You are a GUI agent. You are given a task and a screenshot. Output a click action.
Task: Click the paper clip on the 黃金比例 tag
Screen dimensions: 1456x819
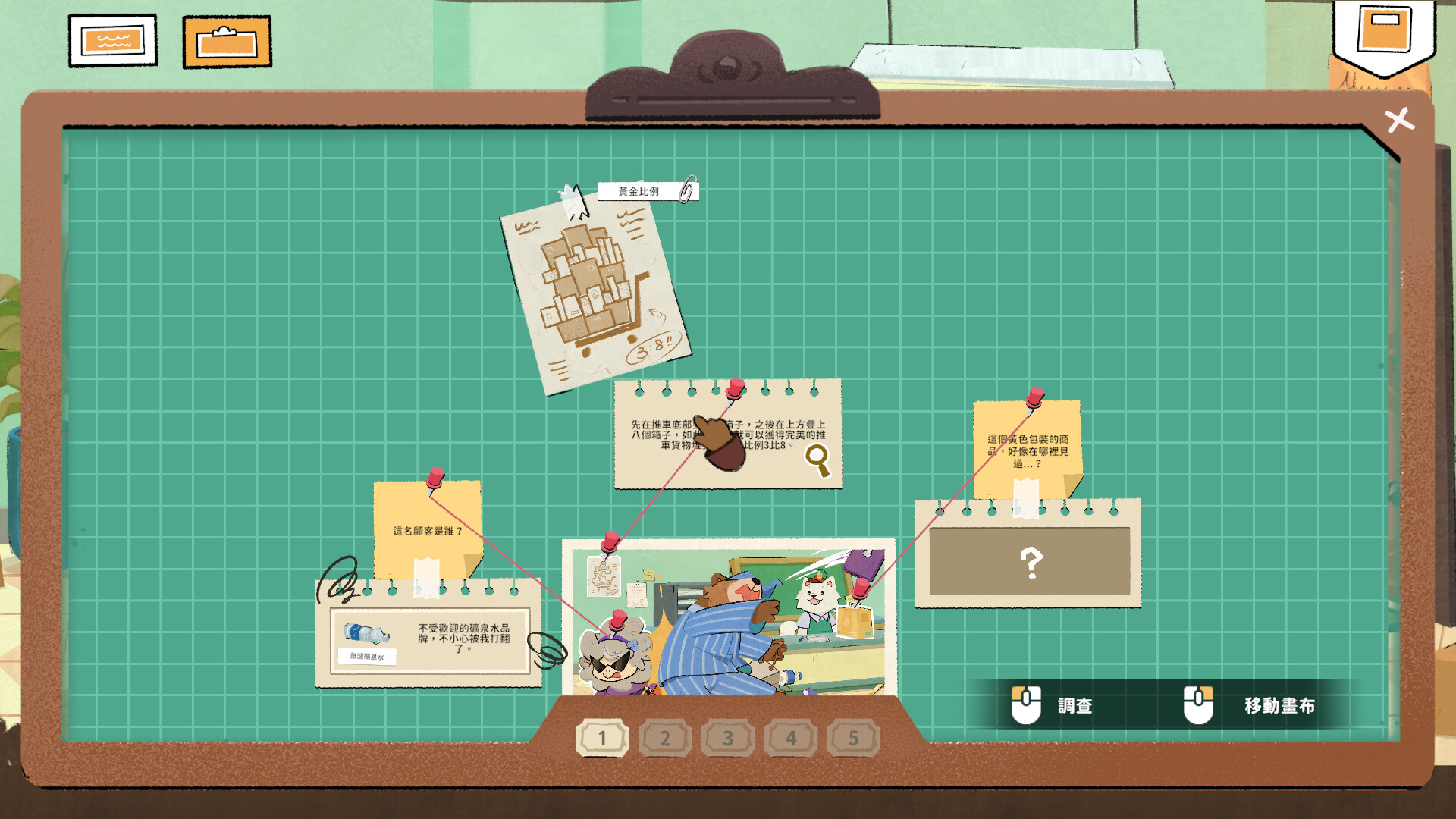pos(687,190)
